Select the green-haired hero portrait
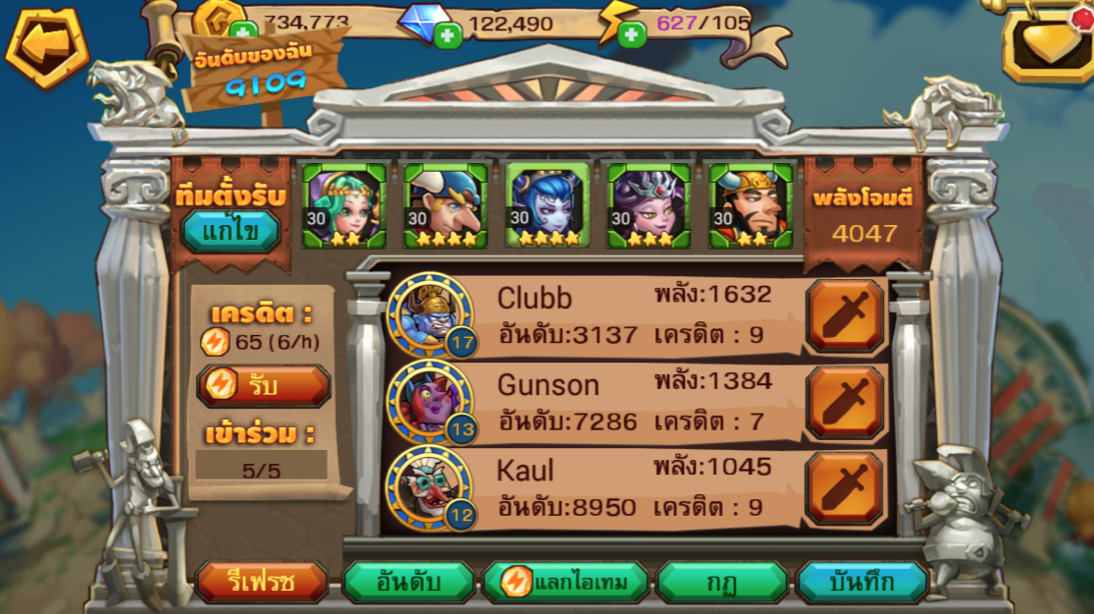 pyautogui.click(x=344, y=206)
